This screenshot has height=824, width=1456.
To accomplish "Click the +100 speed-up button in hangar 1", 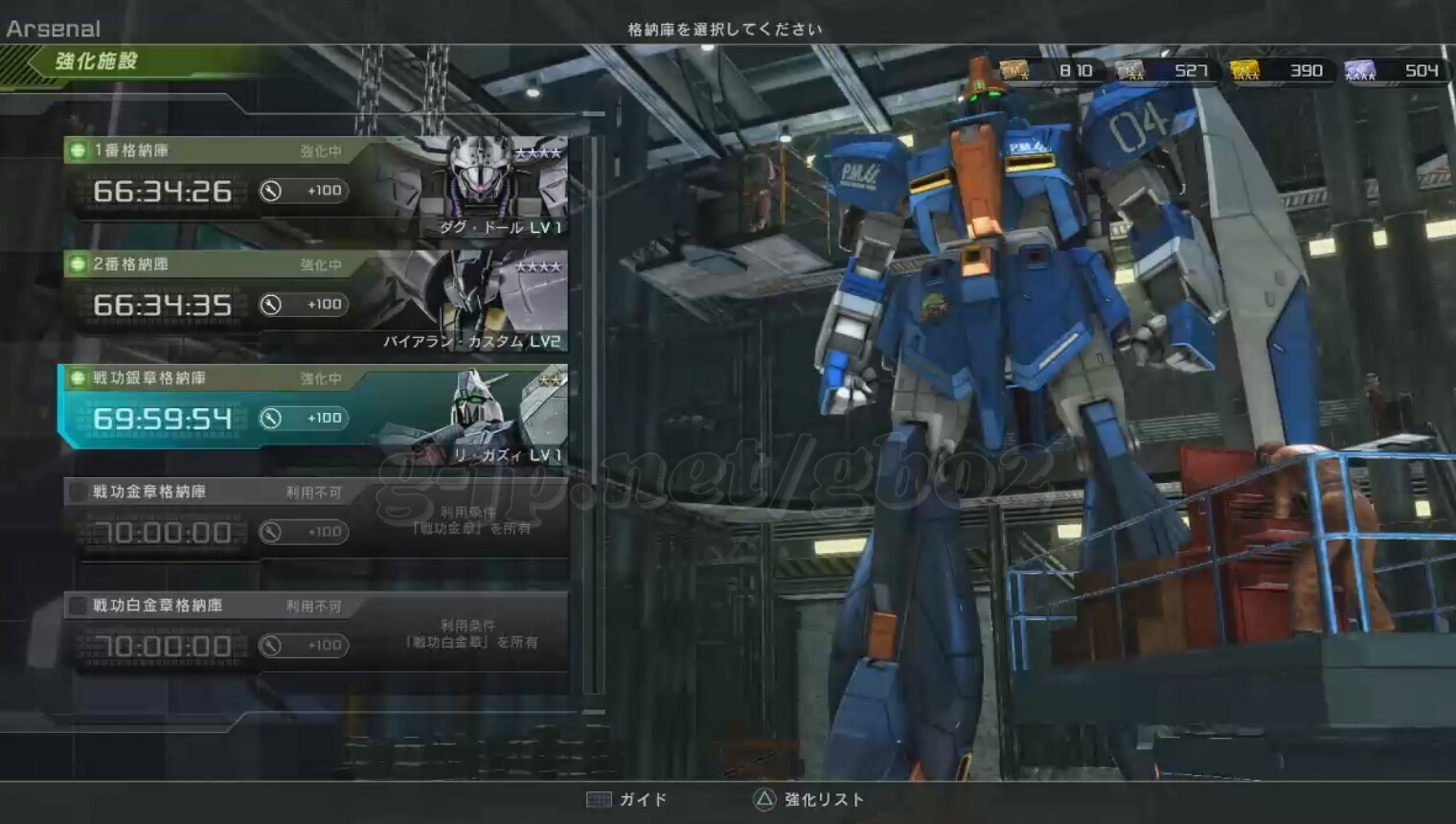I will pos(303,191).
